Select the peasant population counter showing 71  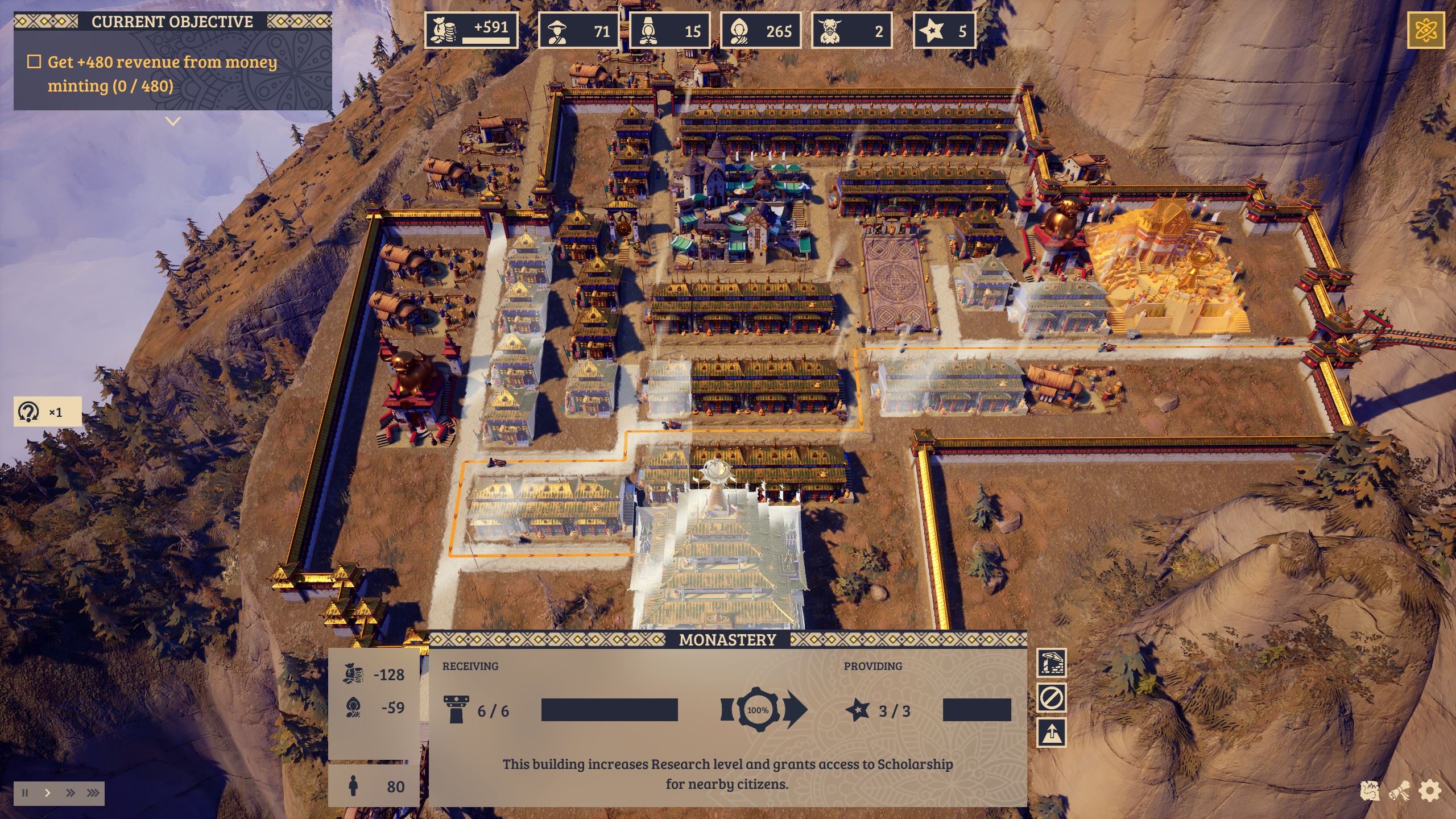578,30
